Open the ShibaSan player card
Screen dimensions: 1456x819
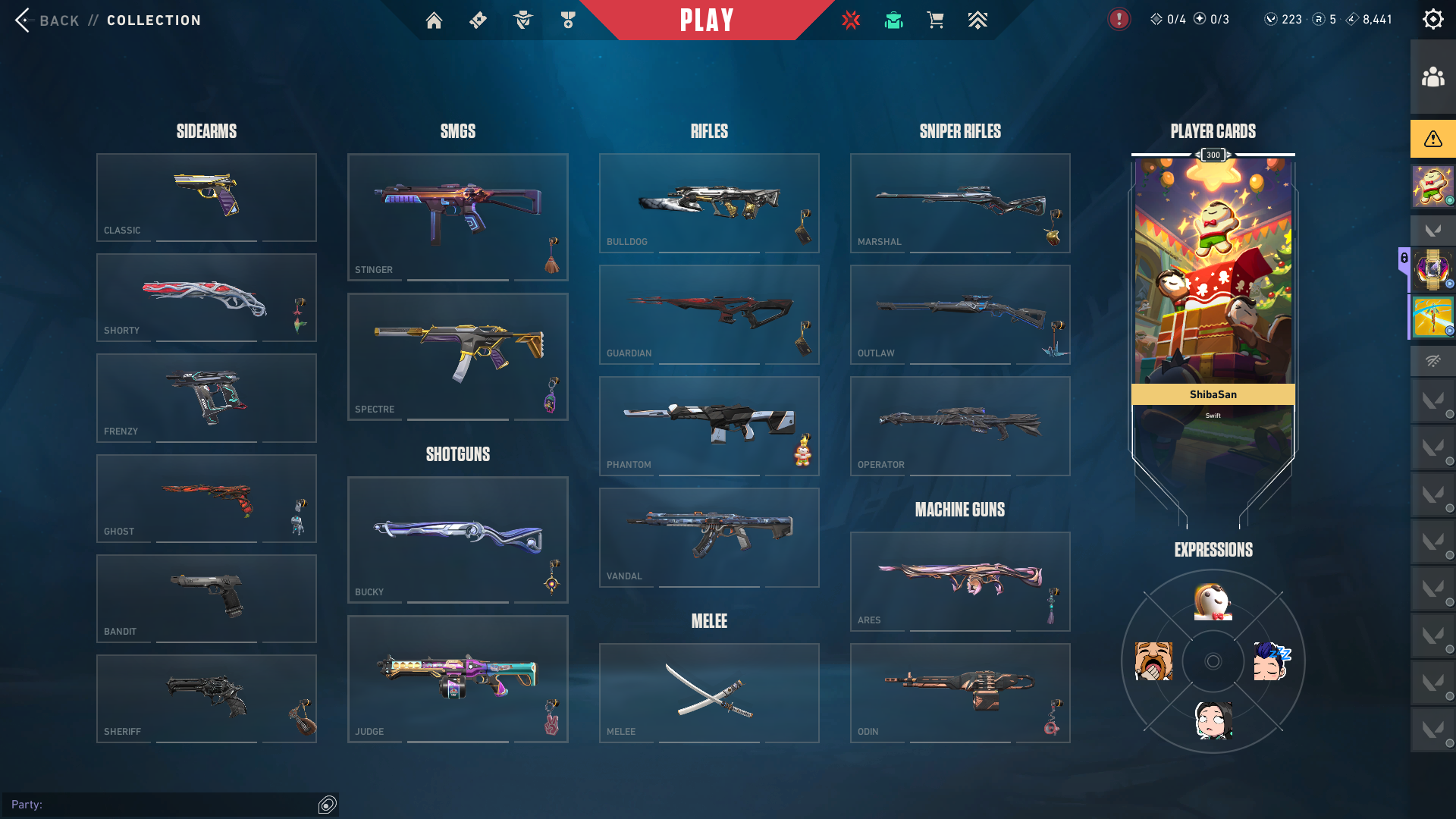(1213, 303)
